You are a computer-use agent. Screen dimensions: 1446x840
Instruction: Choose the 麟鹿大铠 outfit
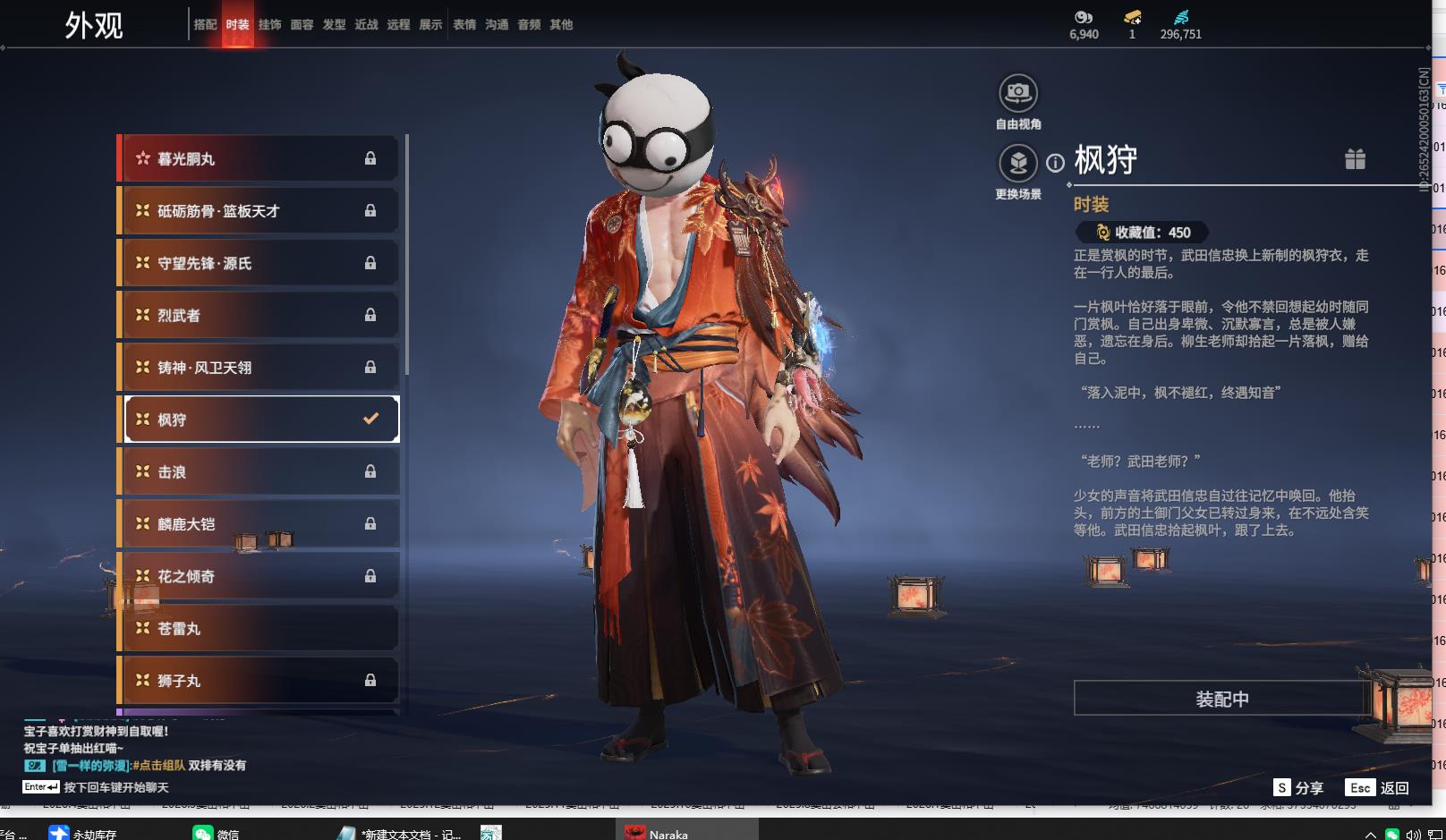click(259, 524)
